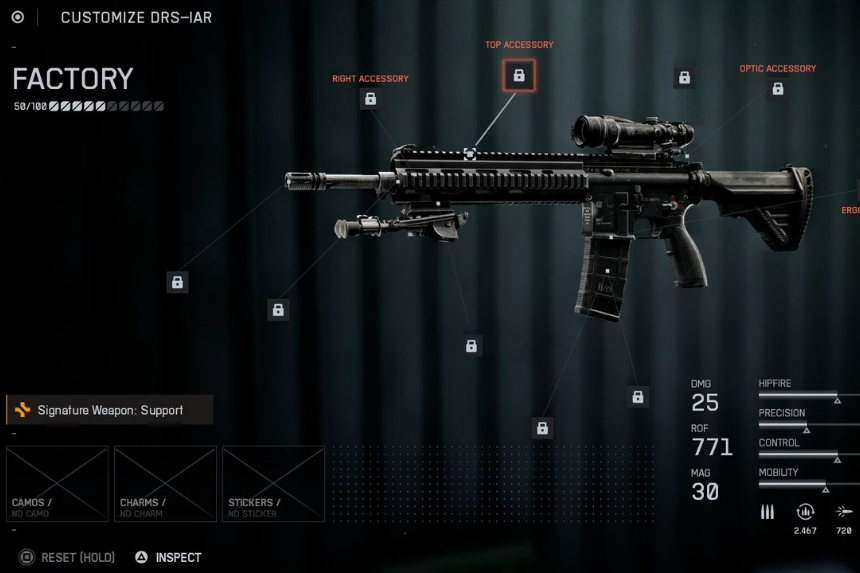The image size is (860, 573).
Task: Open the Camos customization tile
Action: (57, 484)
